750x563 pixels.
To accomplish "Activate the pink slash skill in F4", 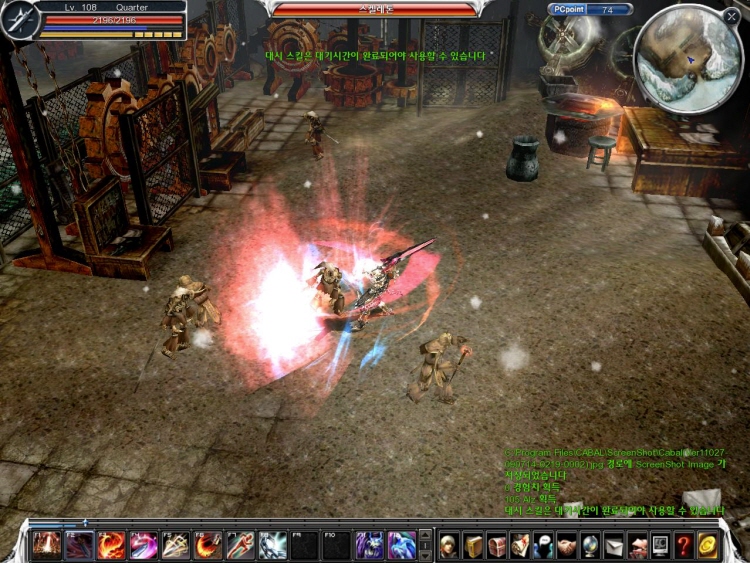I will [143, 545].
